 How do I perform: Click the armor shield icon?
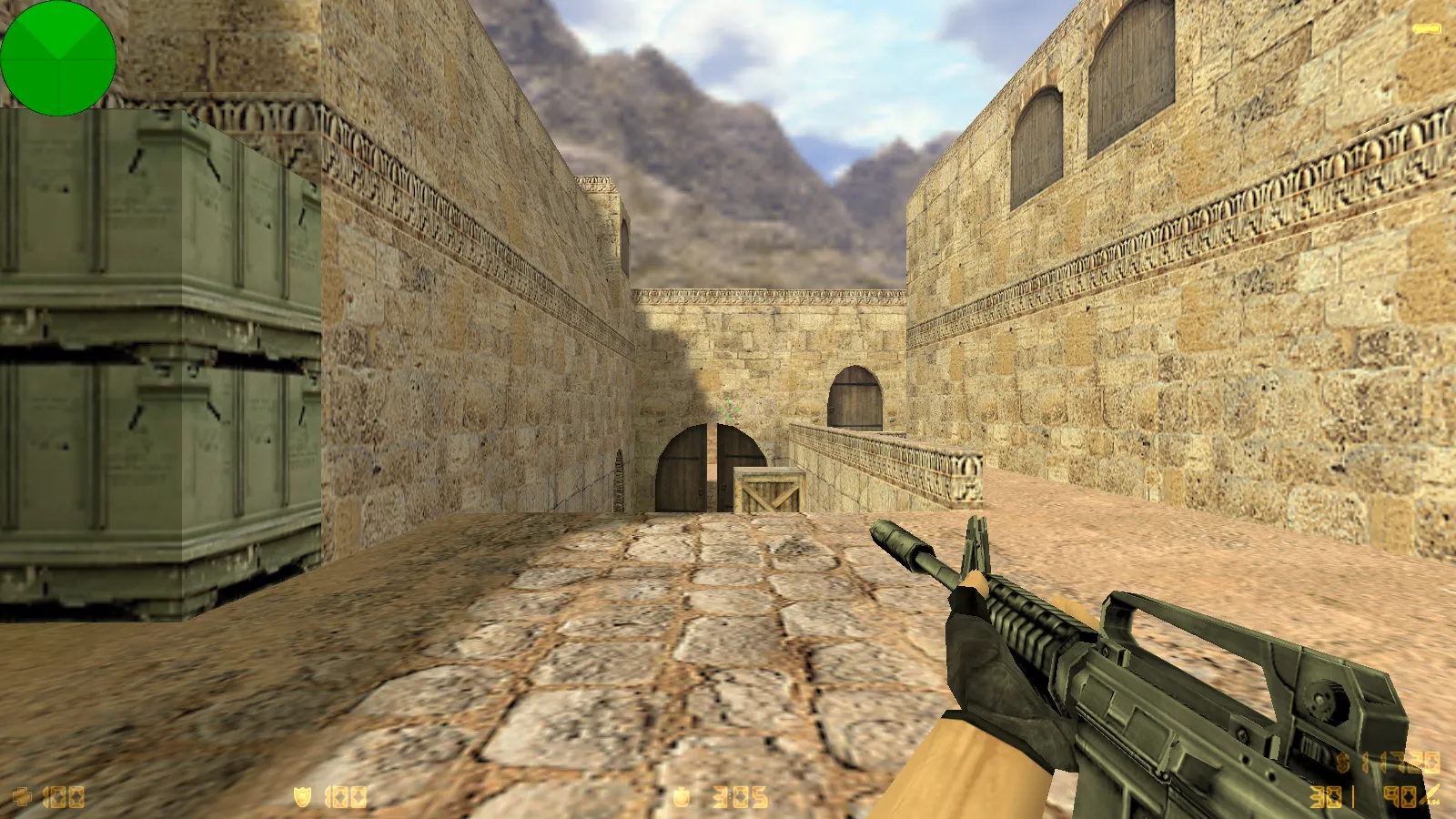click(x=302, y=797)
